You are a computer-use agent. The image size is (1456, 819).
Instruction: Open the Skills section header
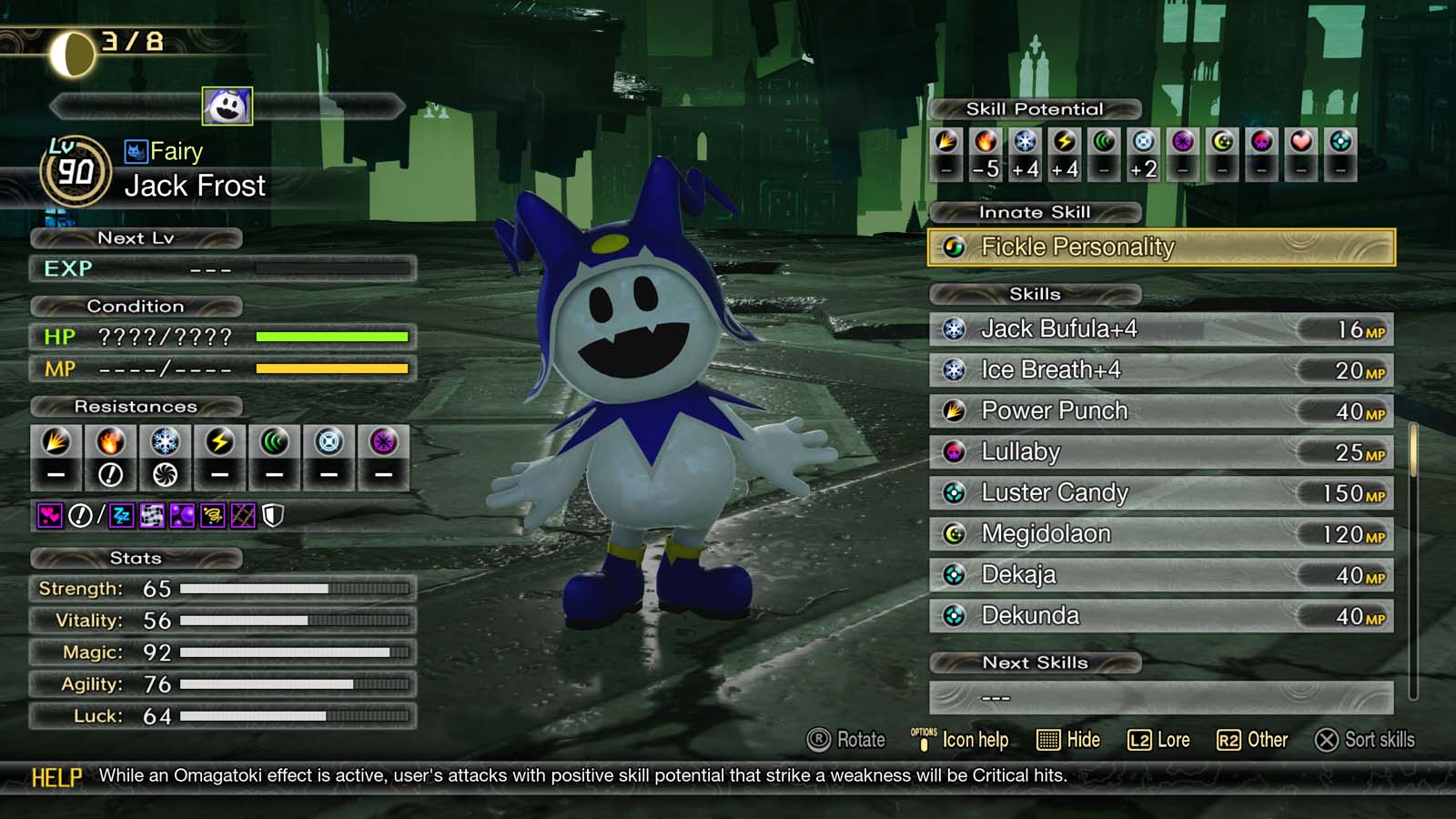point(1033,293)
